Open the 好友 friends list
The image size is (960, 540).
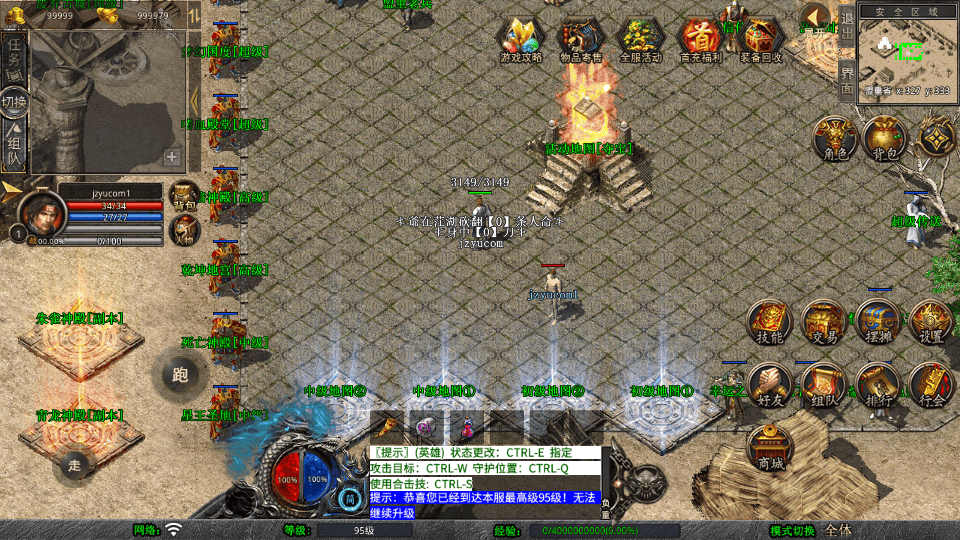[x=769, y=385]
